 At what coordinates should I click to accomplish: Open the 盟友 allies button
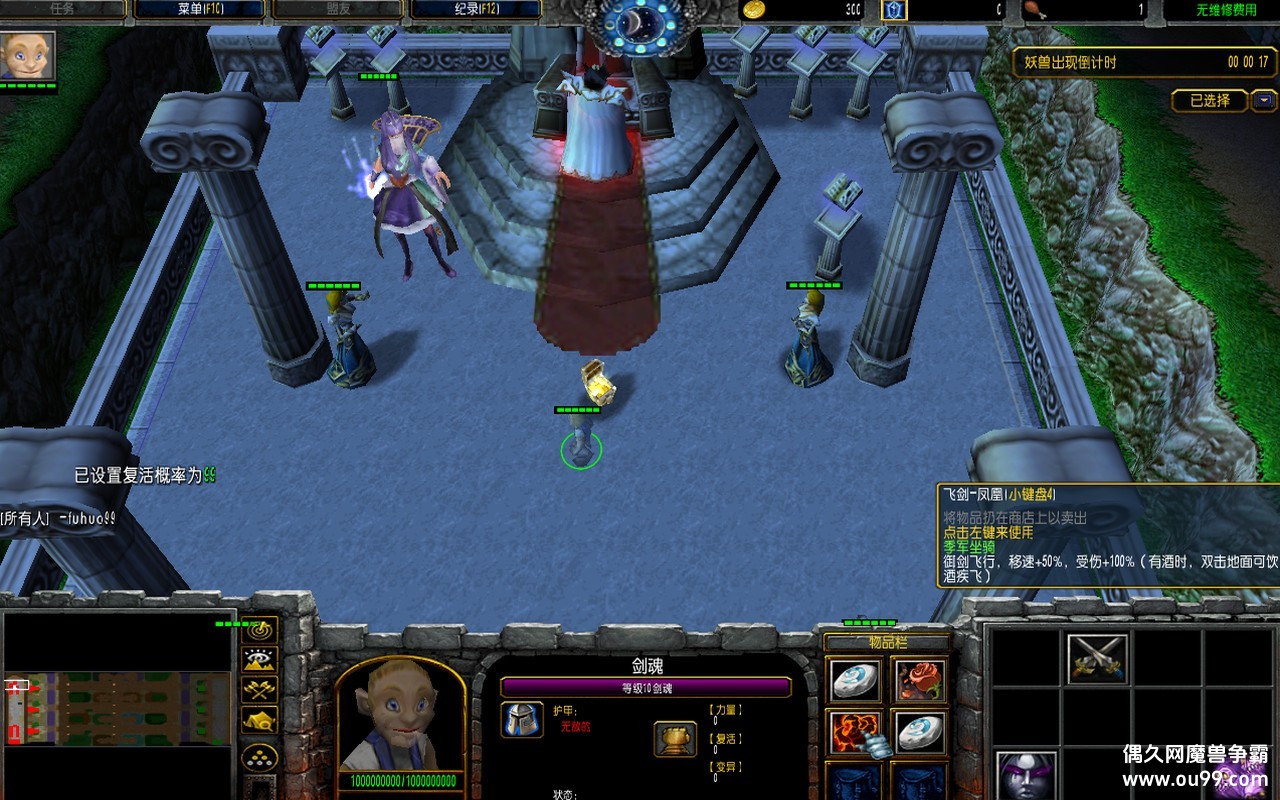point(337,10)
